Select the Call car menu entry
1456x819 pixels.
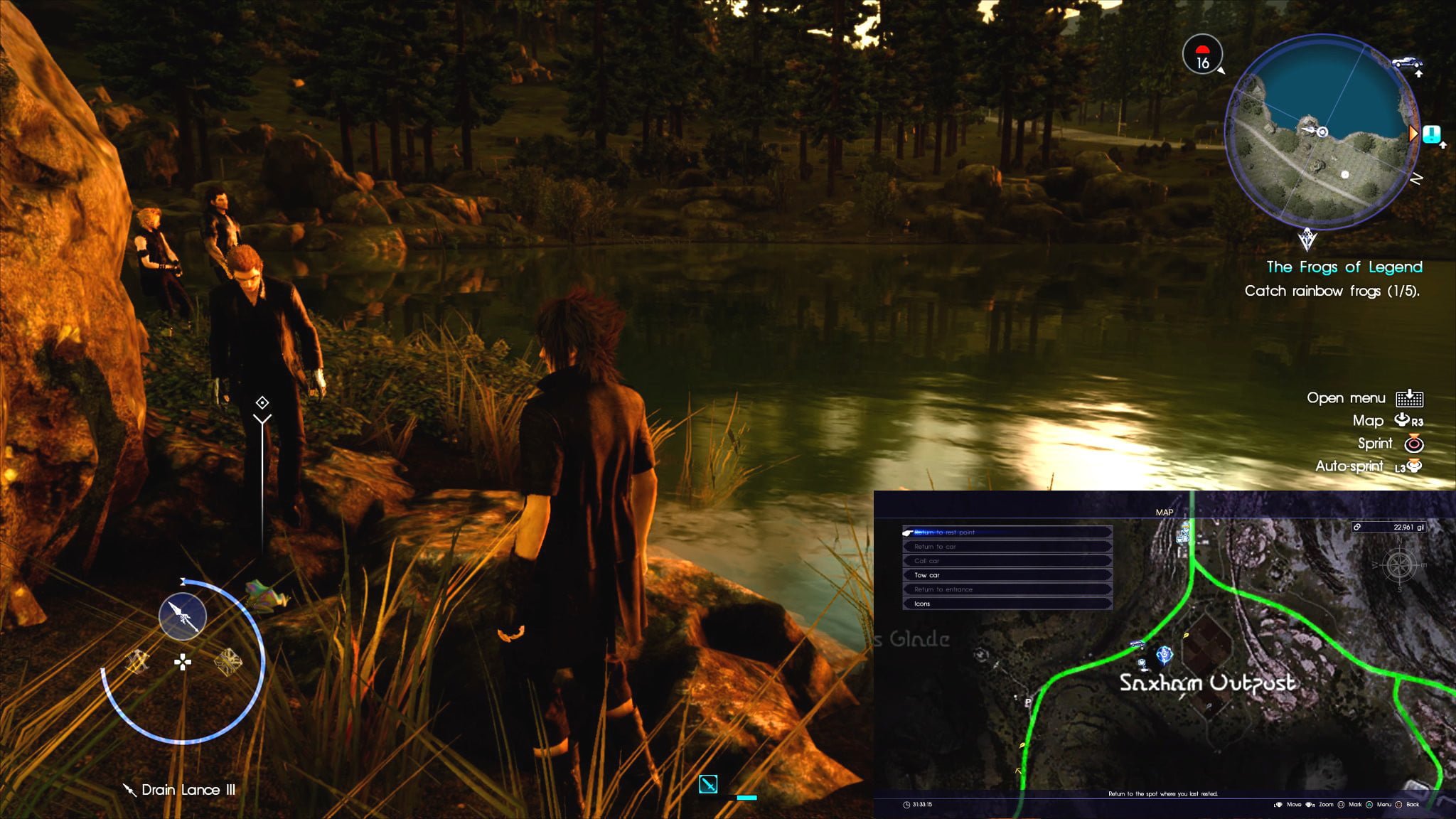click(1007, 561)
